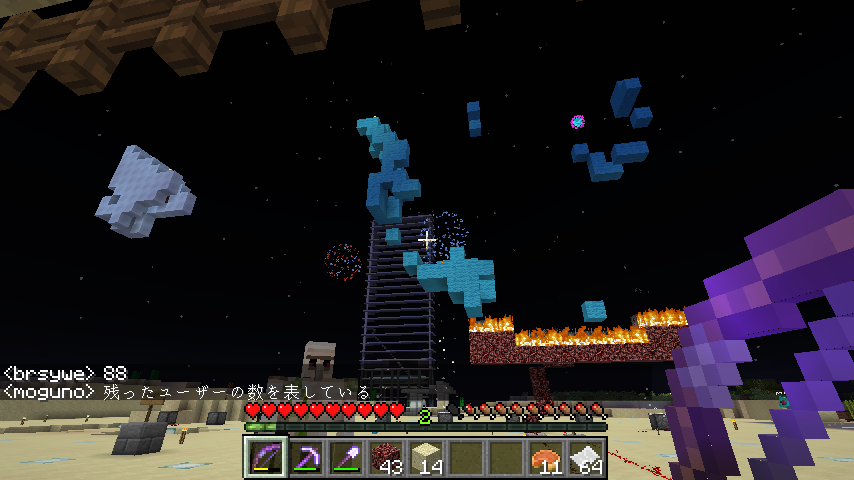This screenshot has height=480, width=854.
Task: Pick the sandstone block stack of 14
Action: click(426, 458)
